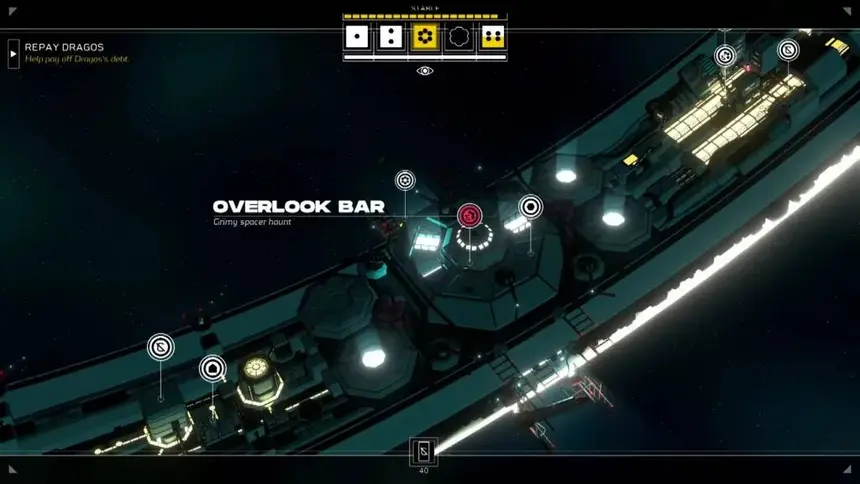This screenshot has height=484, width=860.
Task: Pick the two-pip die
Action: click(x=391, y=38)
